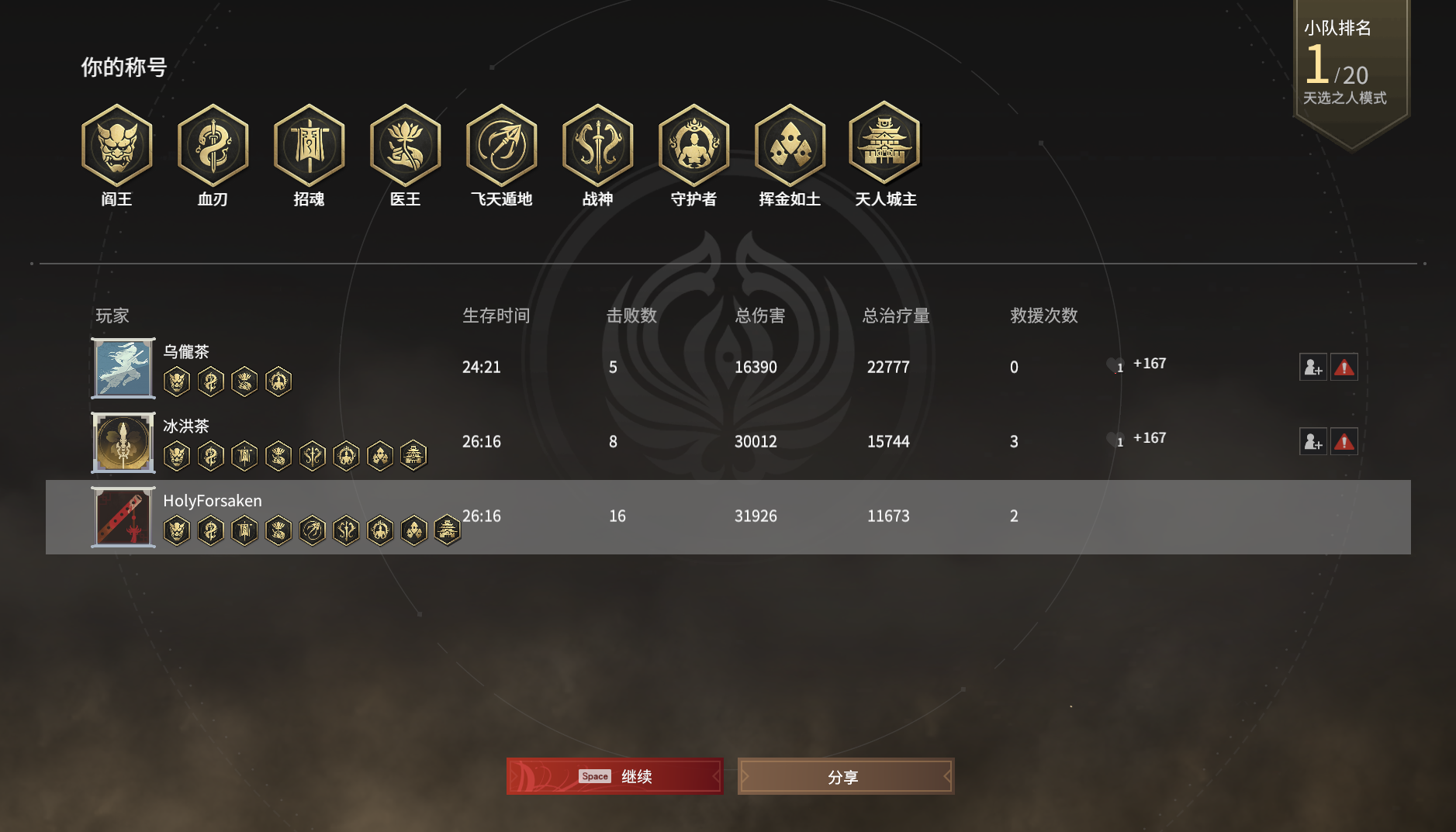Select the HolyForsaken player row

point(728,516)
